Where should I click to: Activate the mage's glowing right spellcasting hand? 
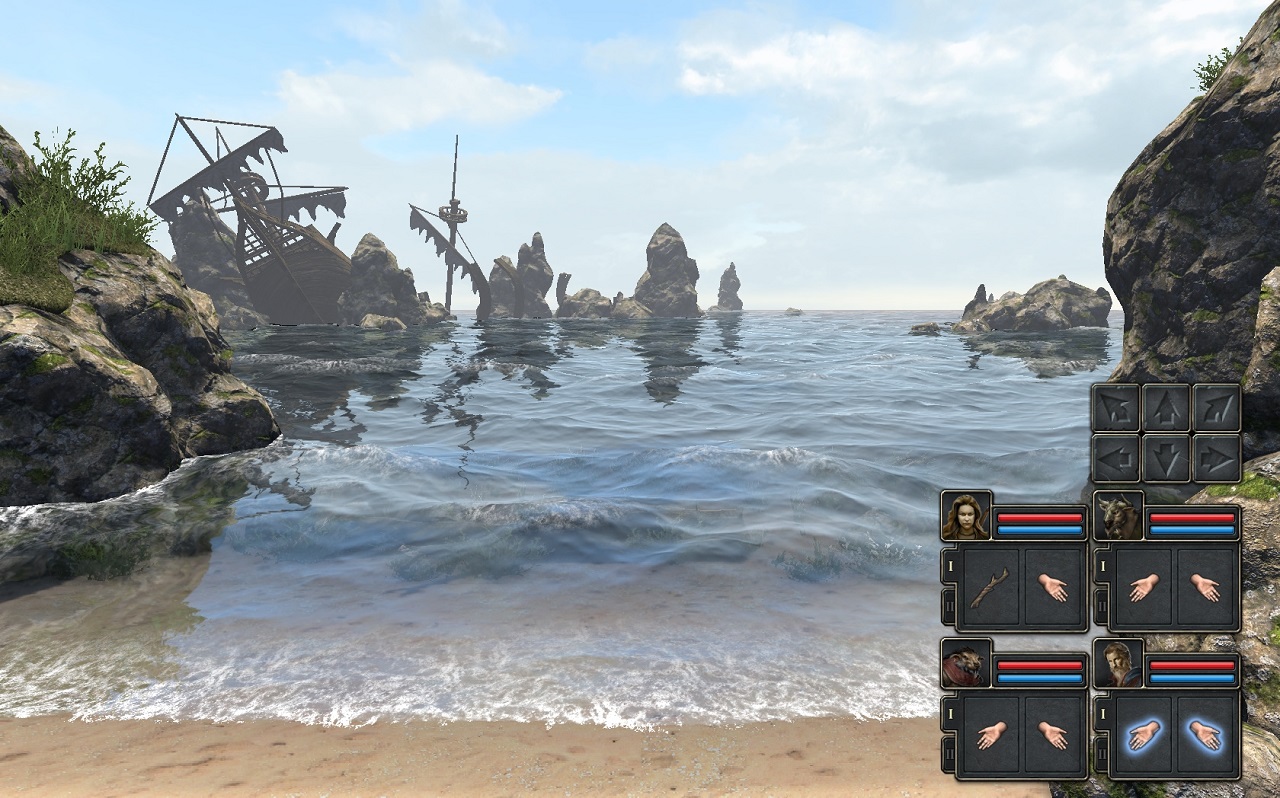point(1207,736)
